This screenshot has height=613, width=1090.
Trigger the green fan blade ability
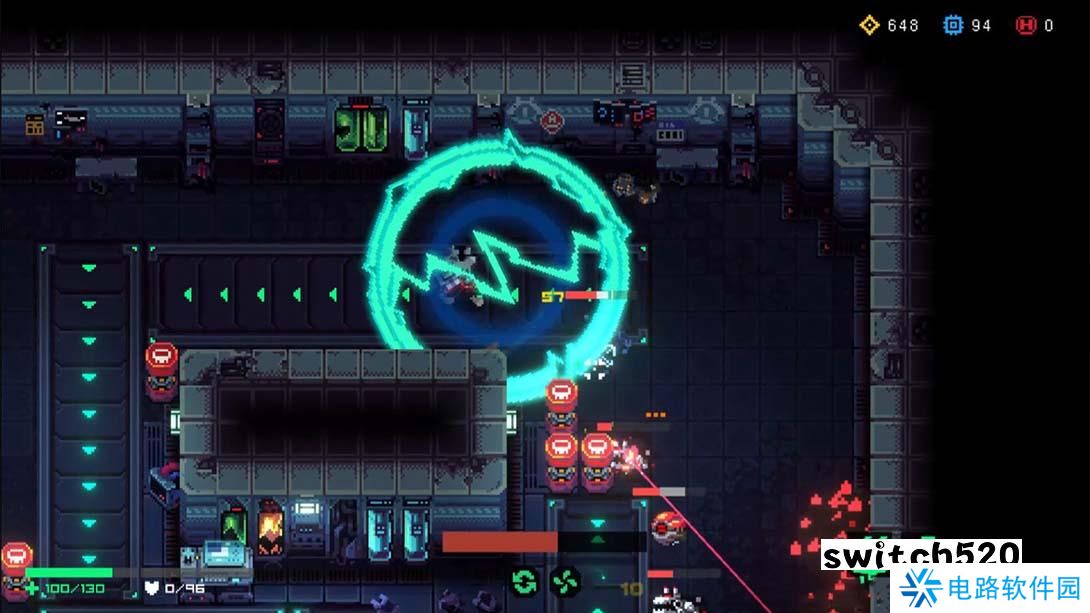pos(564,580)
